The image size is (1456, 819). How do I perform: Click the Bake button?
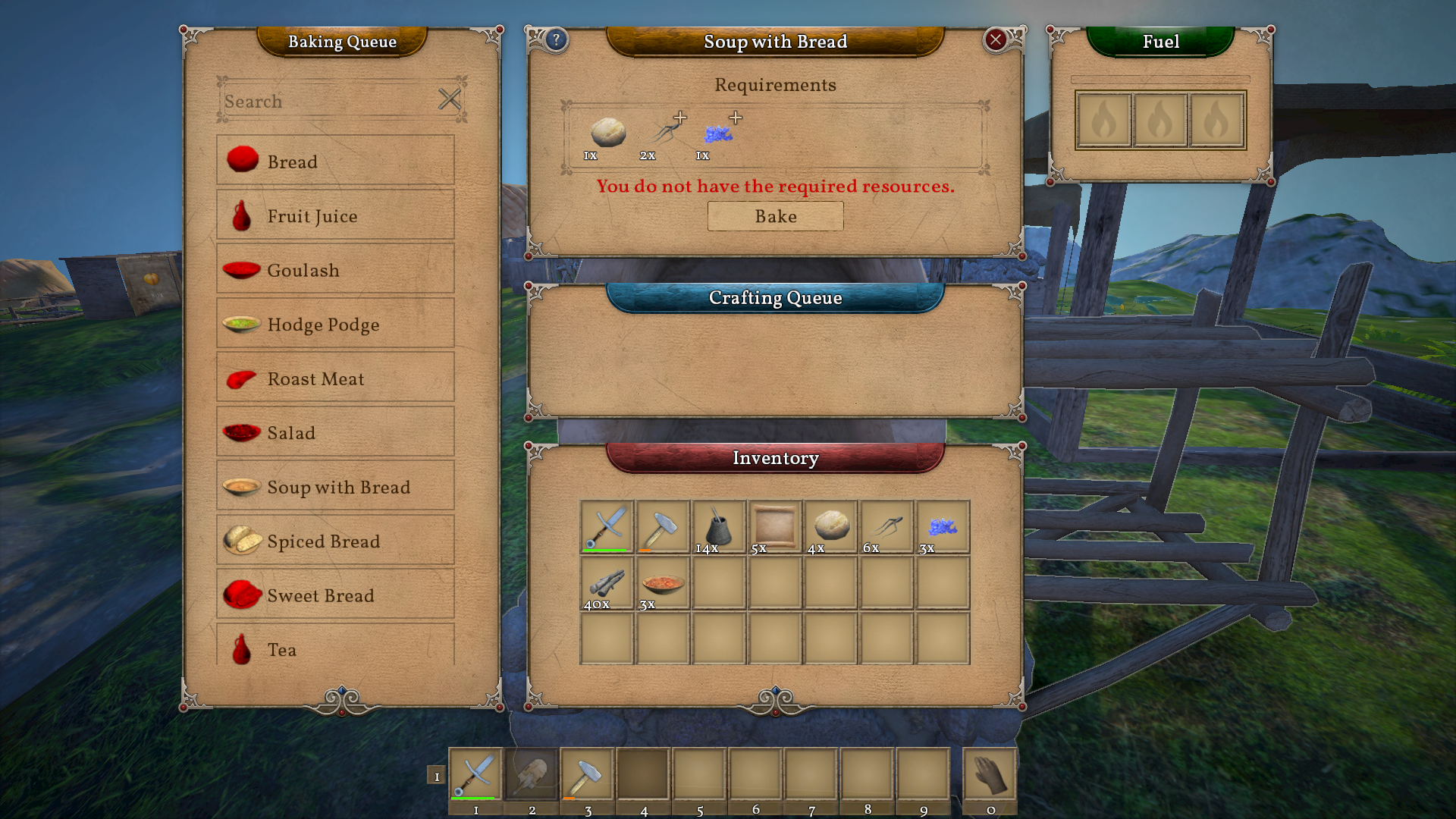775,216
